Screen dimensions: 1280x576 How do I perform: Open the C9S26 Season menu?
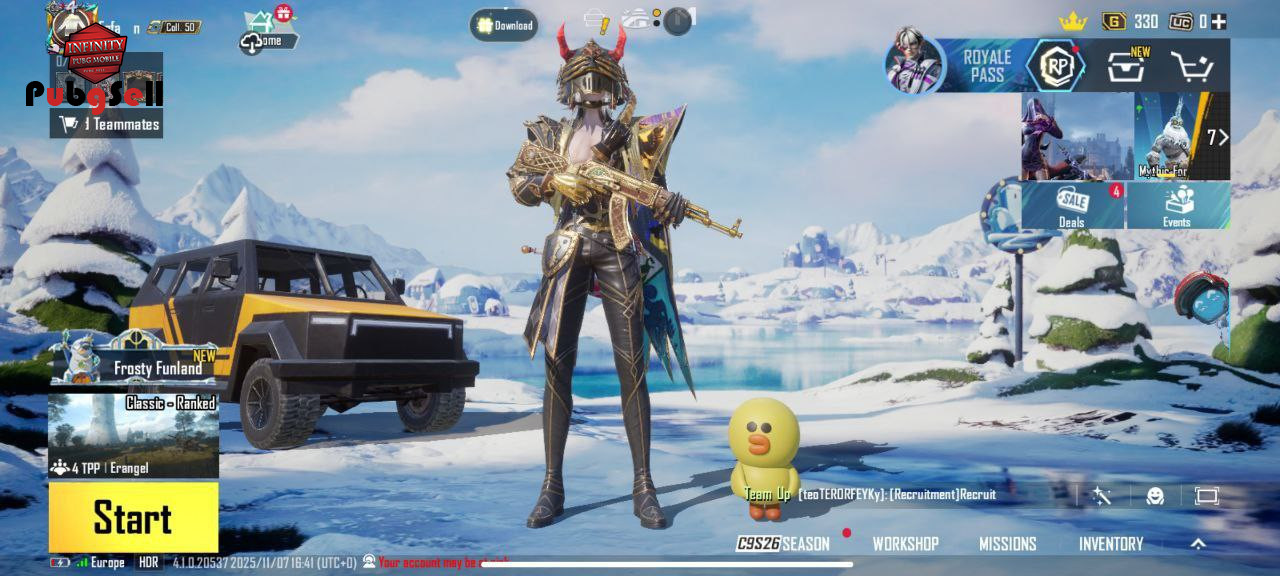tap(784, 544)
